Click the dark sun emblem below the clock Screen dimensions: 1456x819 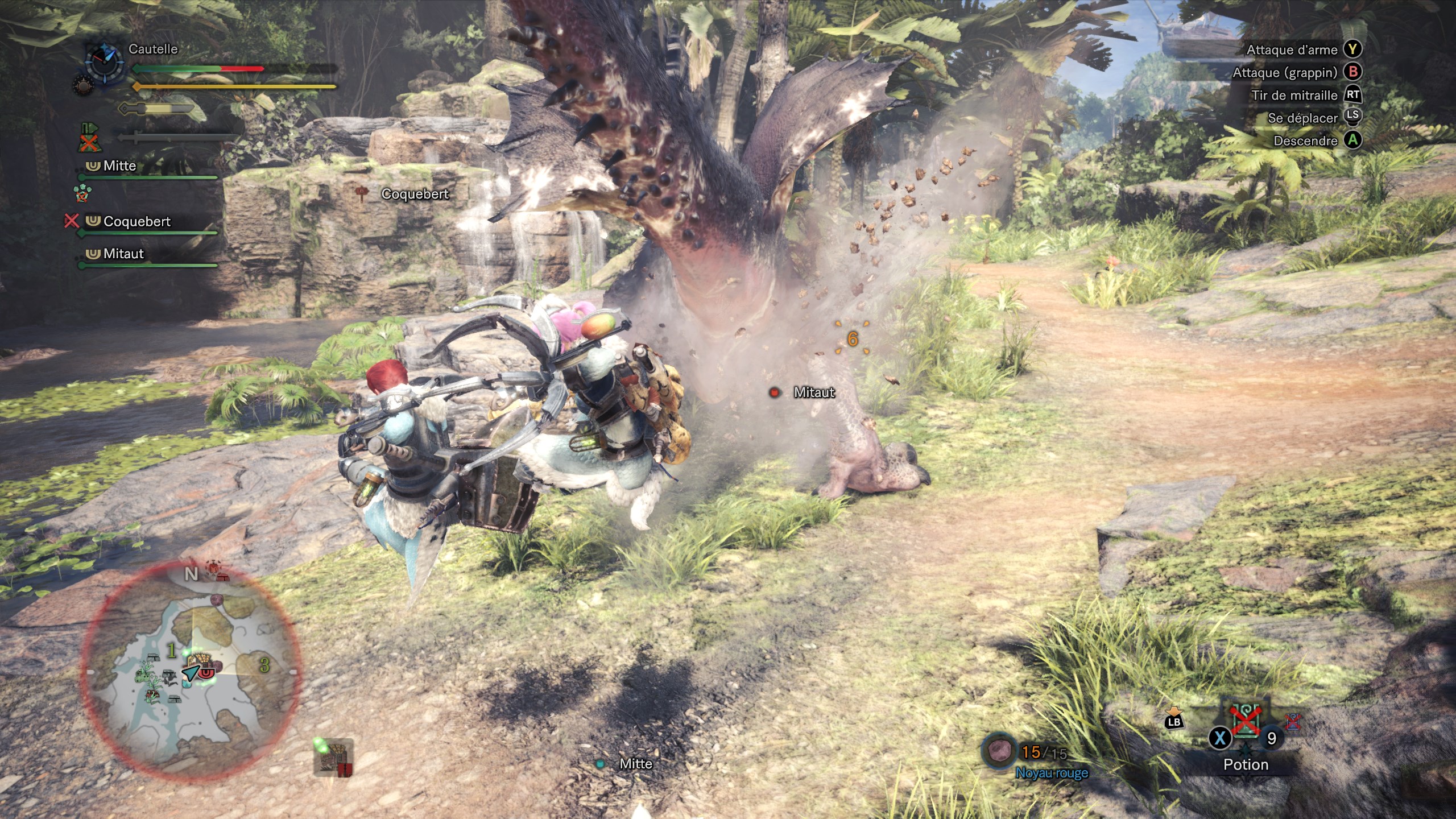coord(84,86)
